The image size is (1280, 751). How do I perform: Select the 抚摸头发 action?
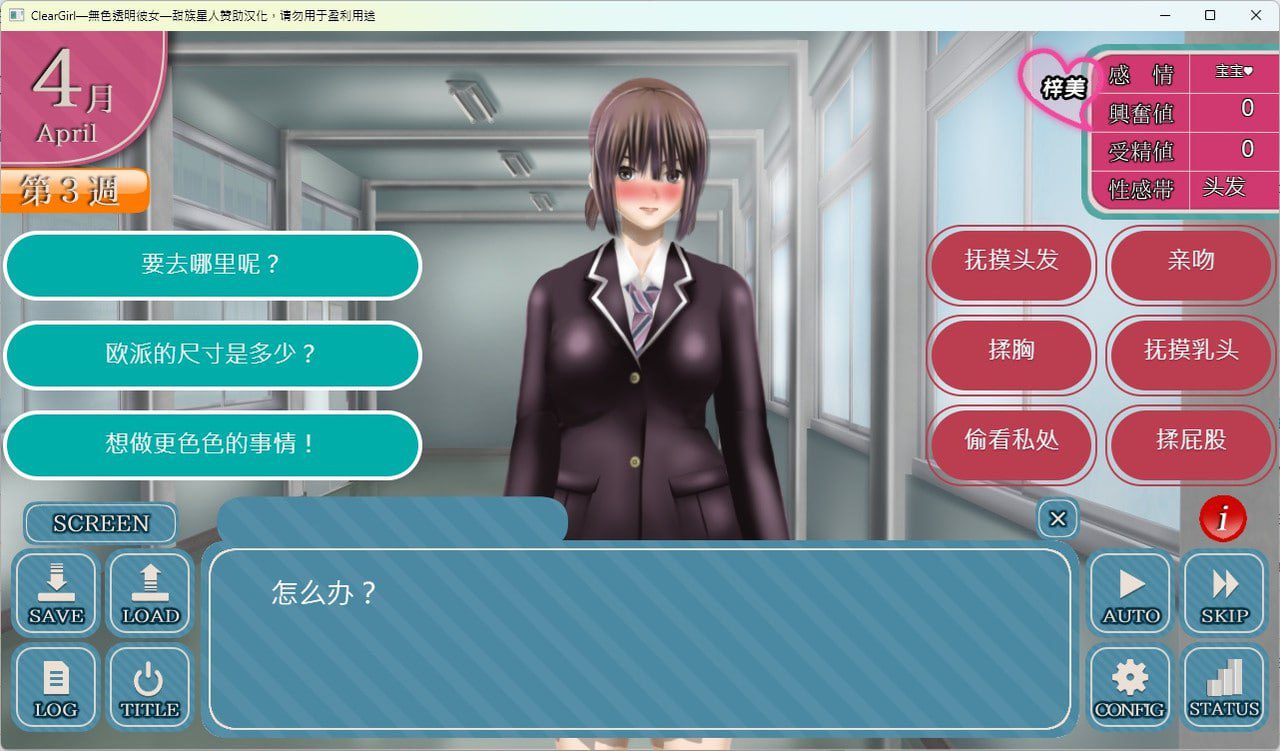pyautogui.click(x=1010, y=265)
